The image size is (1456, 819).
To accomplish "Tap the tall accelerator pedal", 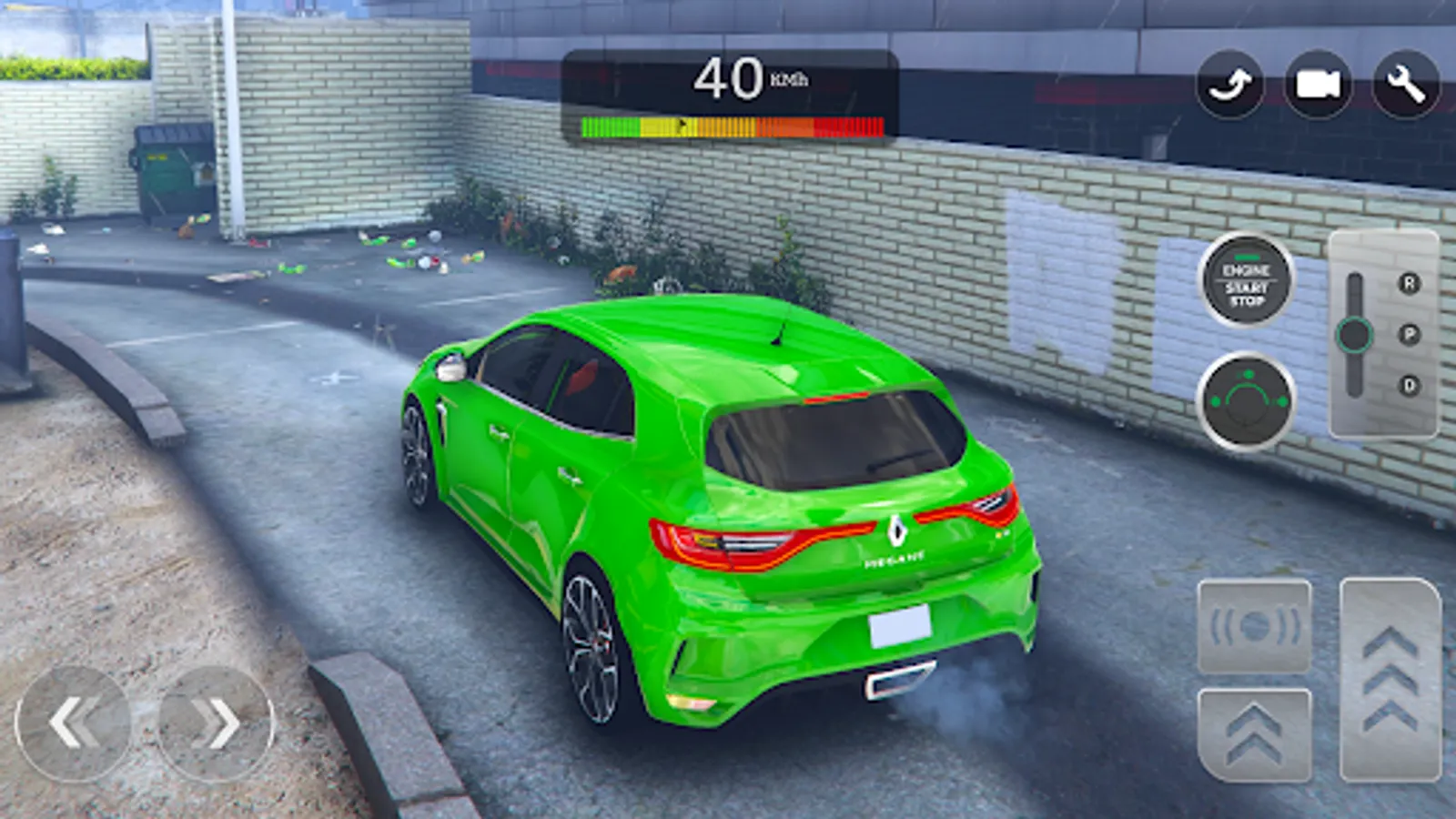I will (1390, 680).
